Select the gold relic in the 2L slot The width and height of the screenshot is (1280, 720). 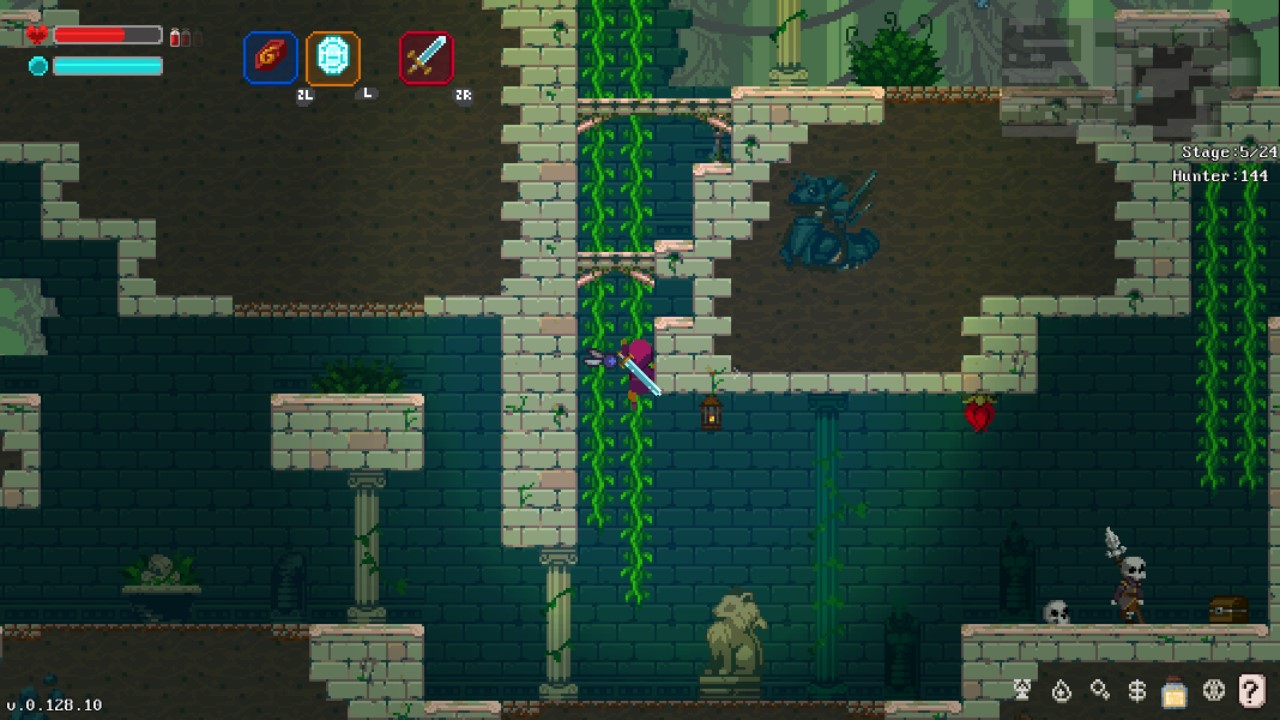[269, 57]
